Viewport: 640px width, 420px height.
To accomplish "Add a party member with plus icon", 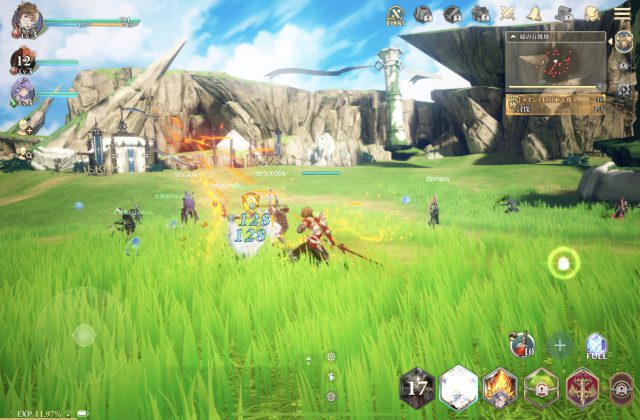I will [24, 127].
